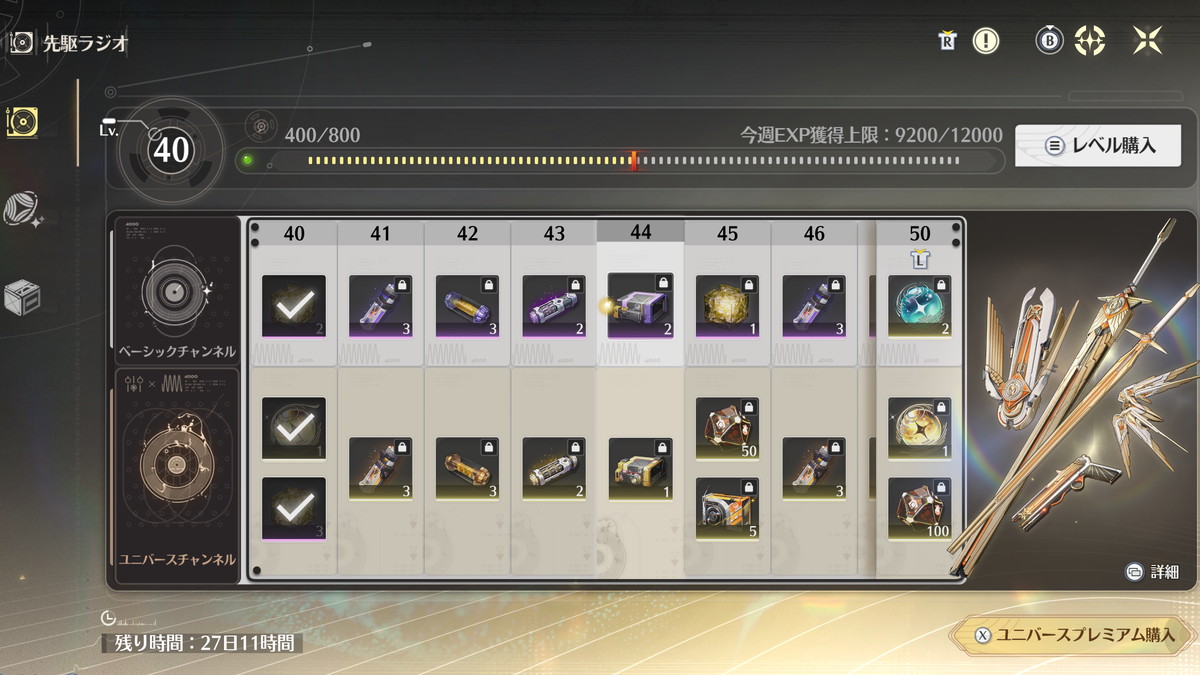Select level 44 gold crate universe reward
This screenshot has width=1200, height=675.
coord(640,468)
